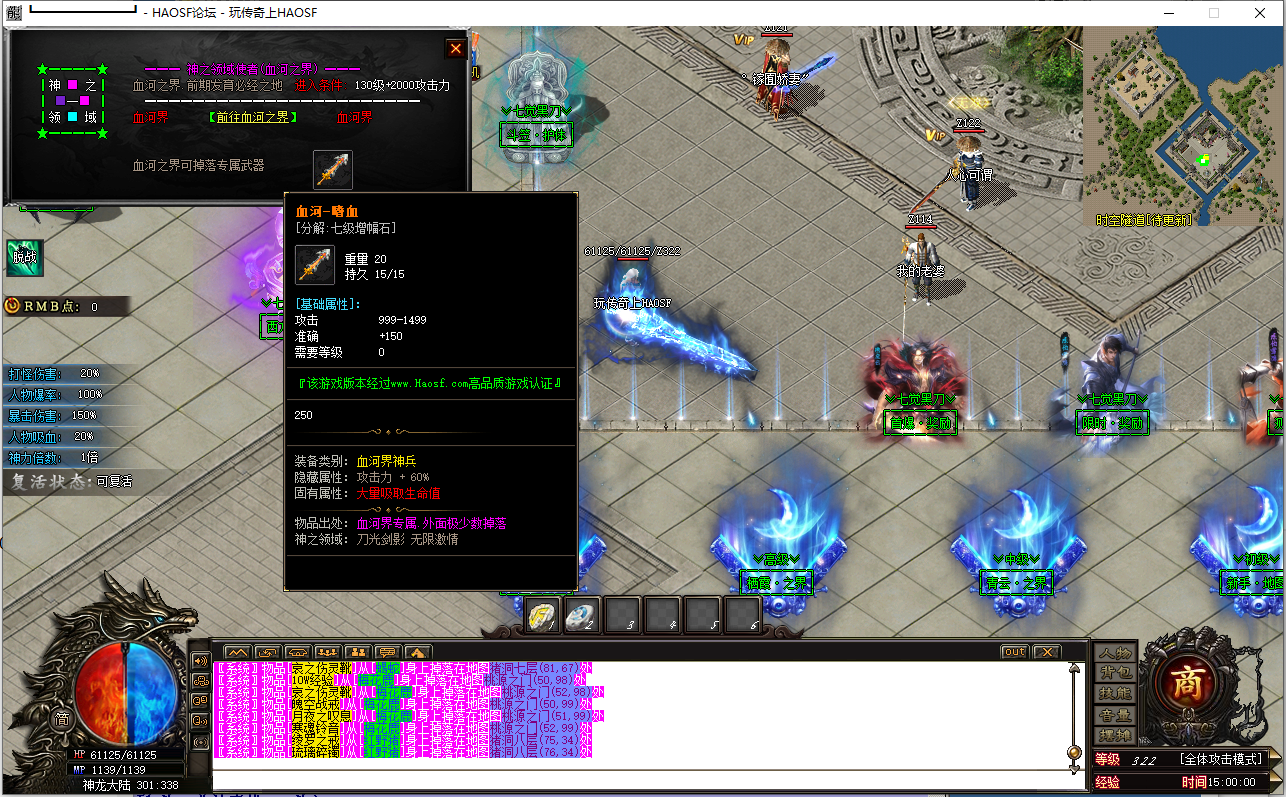Use the white stone in hotbar slot 2

coord(583,617)
